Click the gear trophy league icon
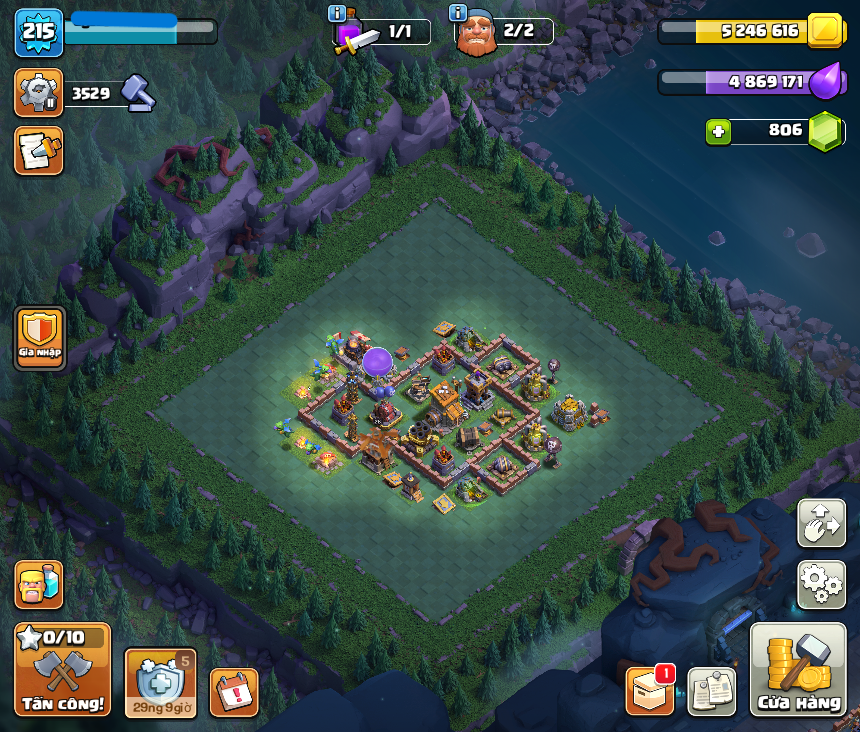The image size is (860, 732). (x=38, y=93)
